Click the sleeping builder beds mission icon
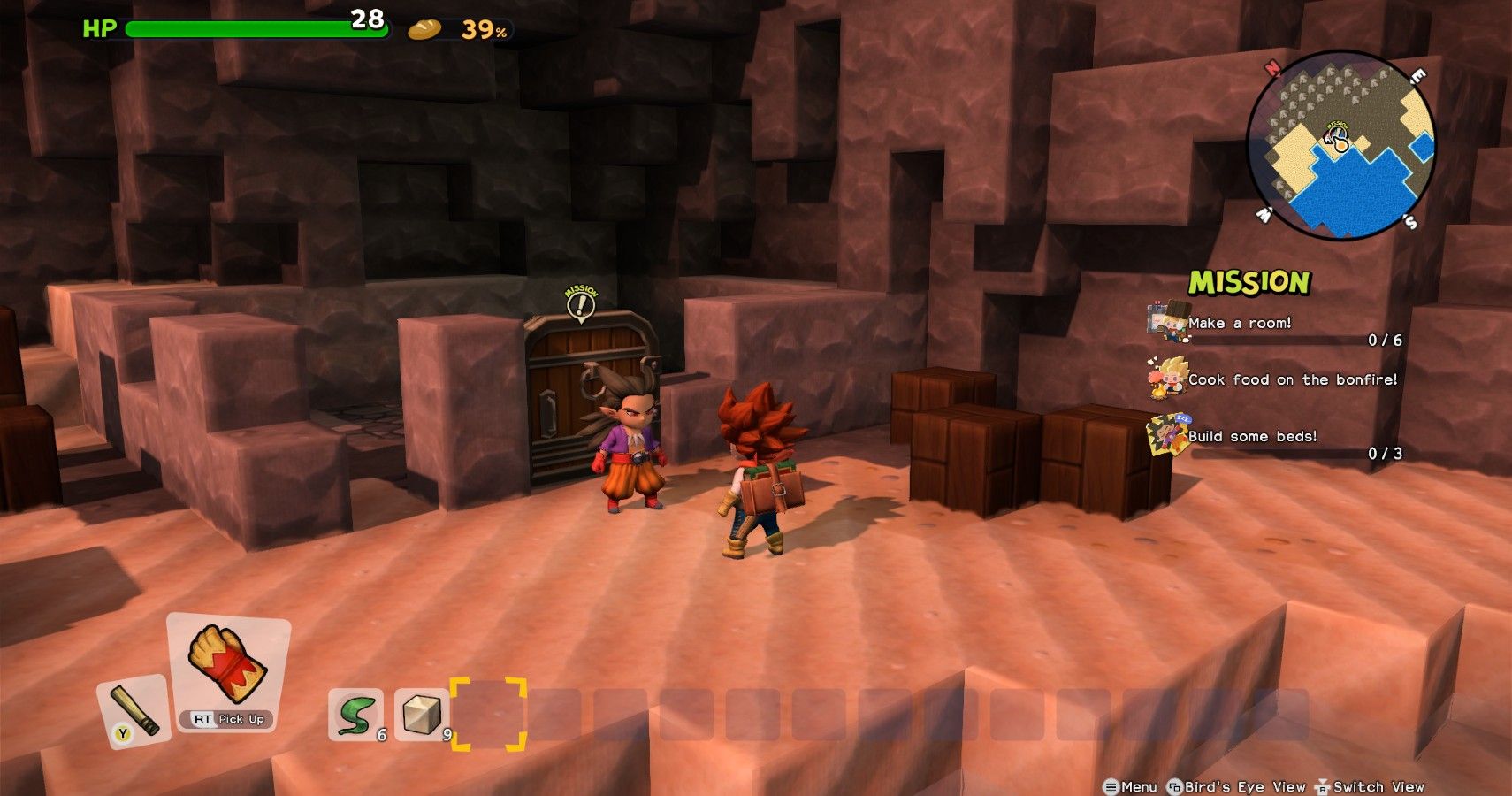 pyautogui.click(x=1169, y=433)
